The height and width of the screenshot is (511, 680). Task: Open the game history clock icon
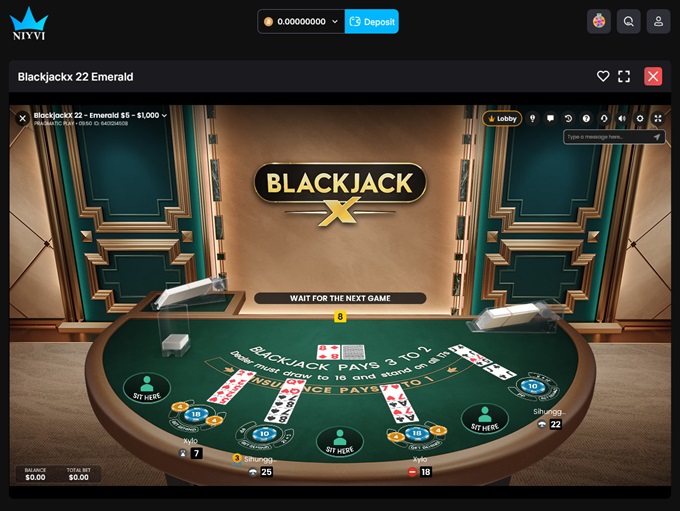[x=568, y=118]
